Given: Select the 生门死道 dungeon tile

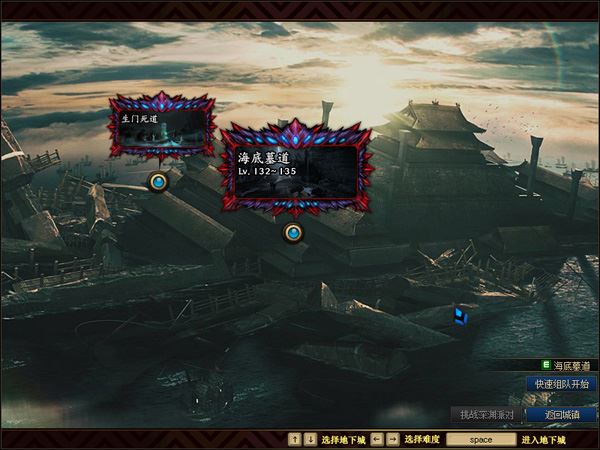Looking at the screenshot, I should 161,128.
